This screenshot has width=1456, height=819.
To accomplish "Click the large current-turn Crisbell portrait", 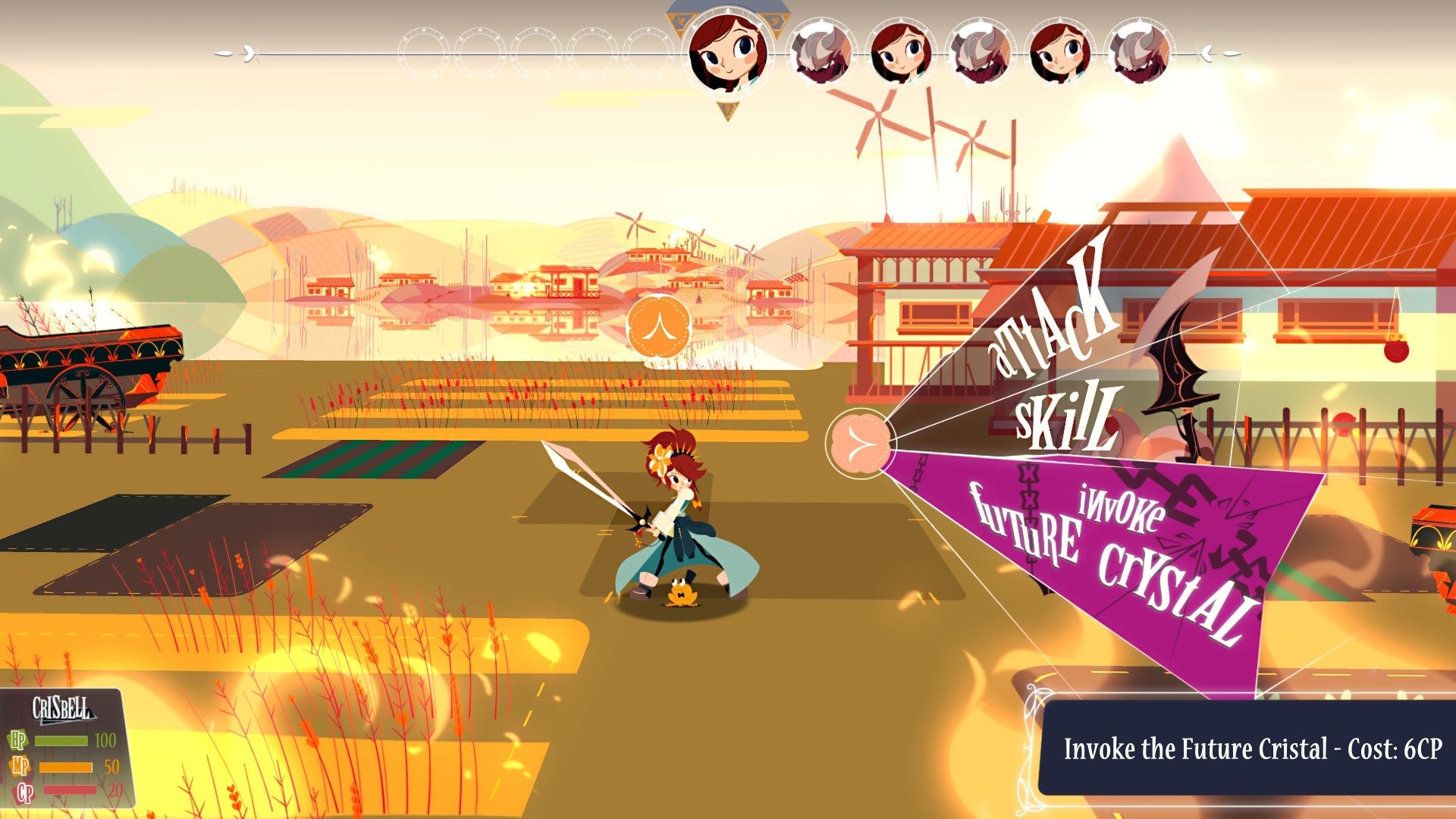I will pyautogui.click(x=728, y=54).
